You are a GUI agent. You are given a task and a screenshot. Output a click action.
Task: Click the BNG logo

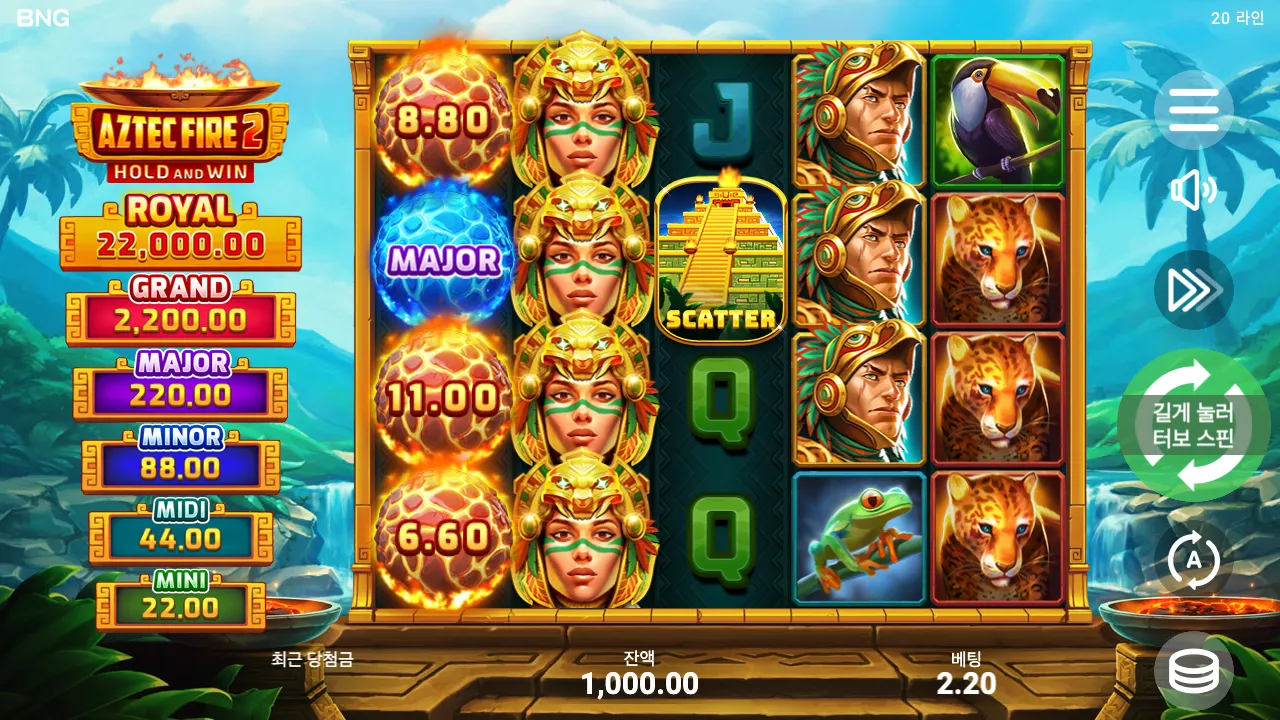42,17
